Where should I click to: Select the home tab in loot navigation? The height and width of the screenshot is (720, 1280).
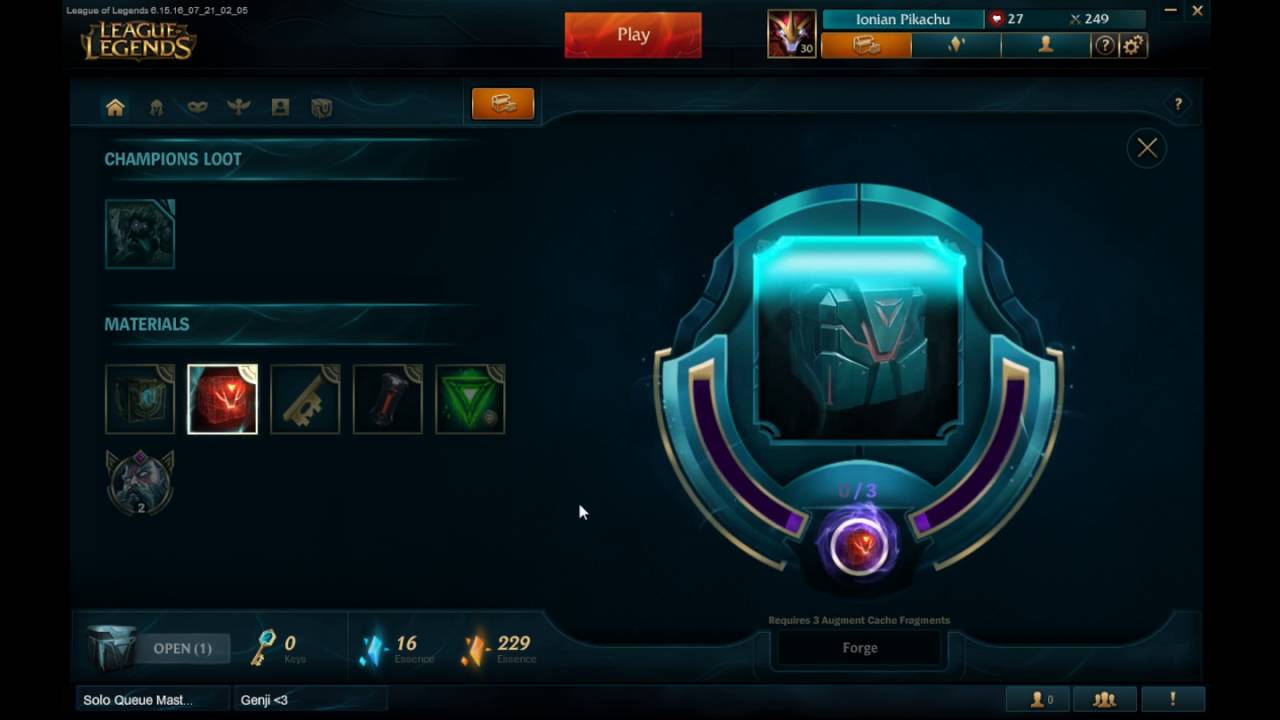click(x=114, y=105)
